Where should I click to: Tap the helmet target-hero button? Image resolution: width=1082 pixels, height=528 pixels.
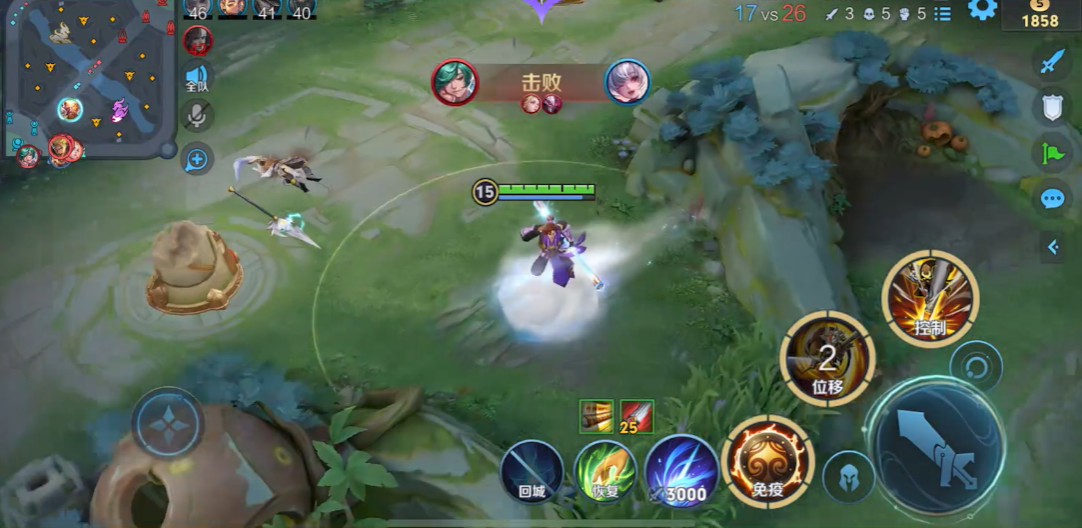848,477
